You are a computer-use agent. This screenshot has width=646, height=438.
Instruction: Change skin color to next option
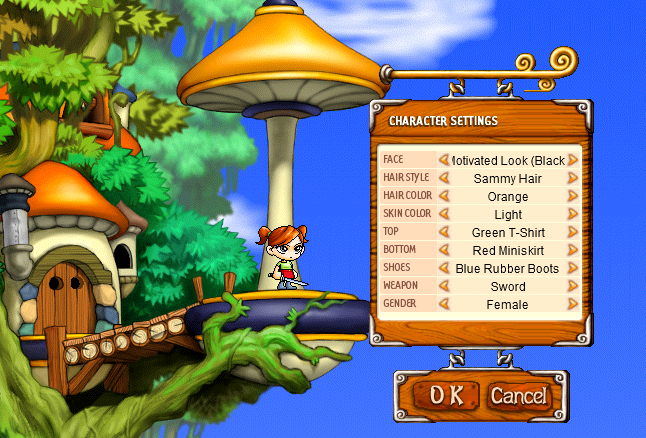tap(573, 214)
